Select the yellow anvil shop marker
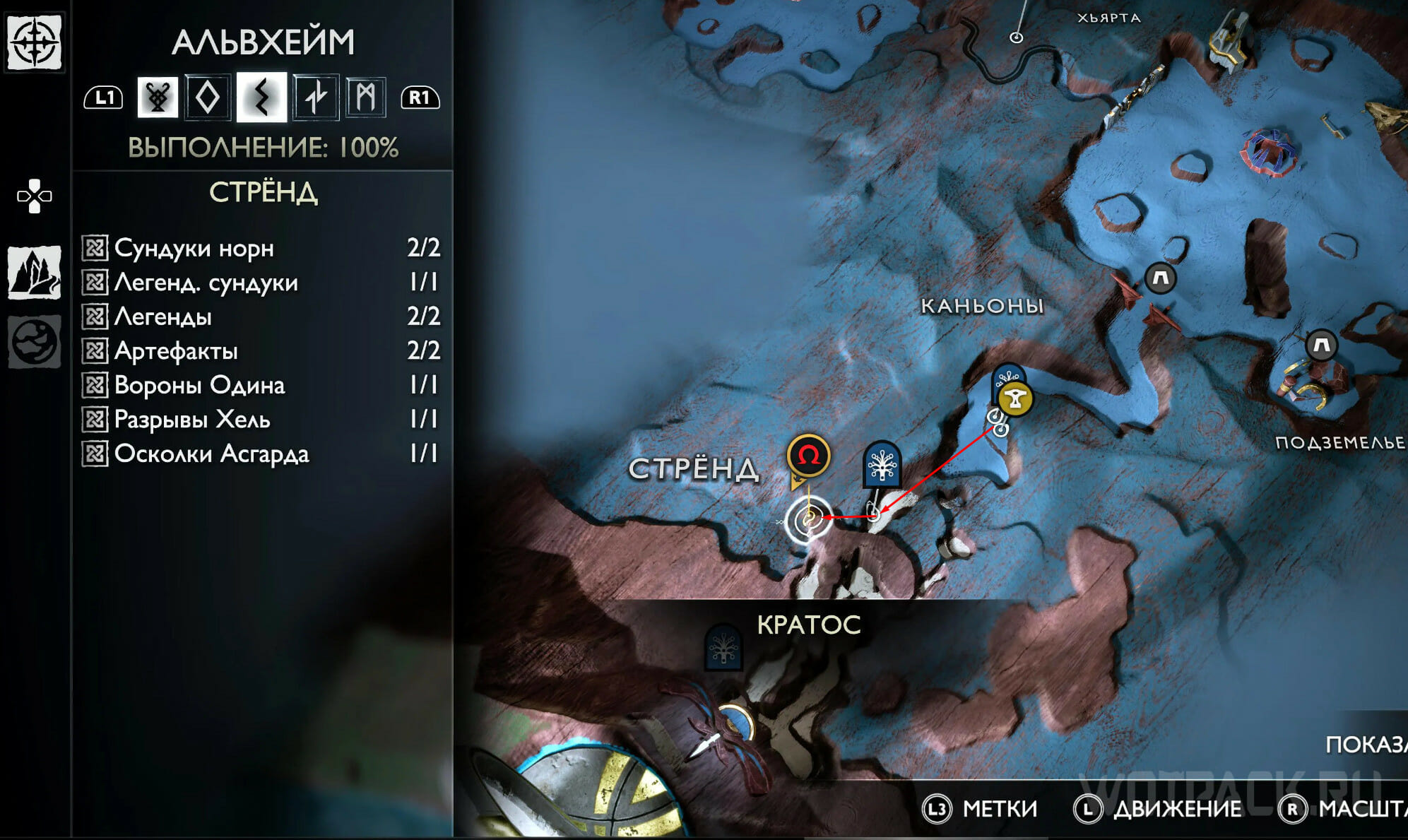The image size is (1408, 840). coord(1016,400)
